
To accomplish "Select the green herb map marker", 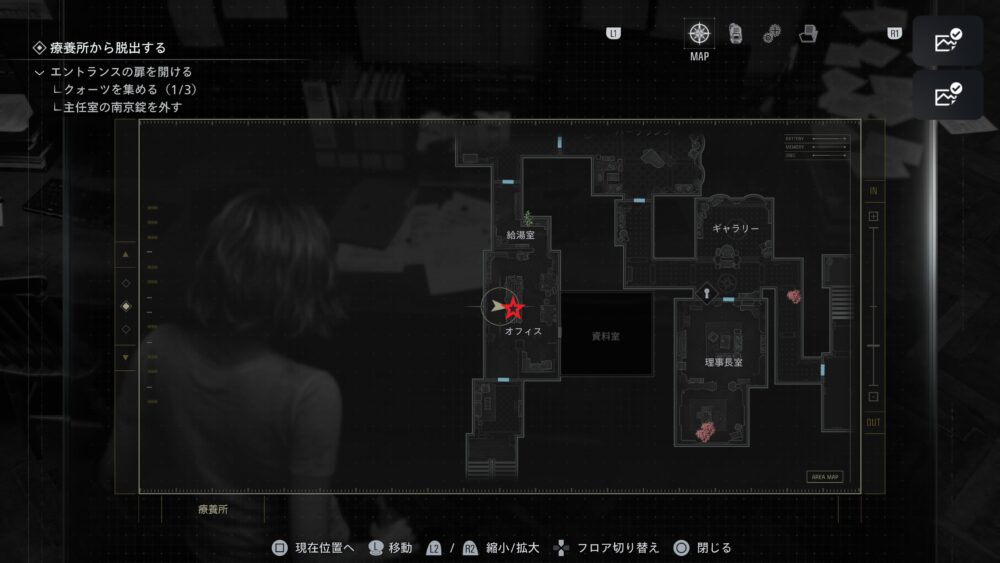I will 527,218.
